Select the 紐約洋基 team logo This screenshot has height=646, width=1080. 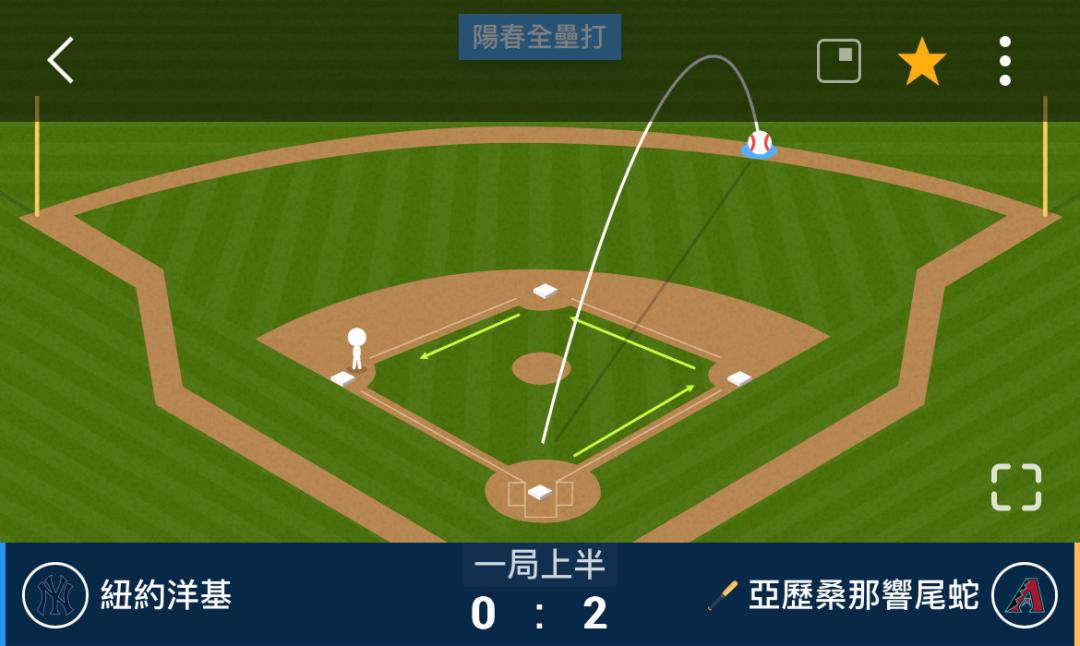pyautogui.click(x=55, y=595)
